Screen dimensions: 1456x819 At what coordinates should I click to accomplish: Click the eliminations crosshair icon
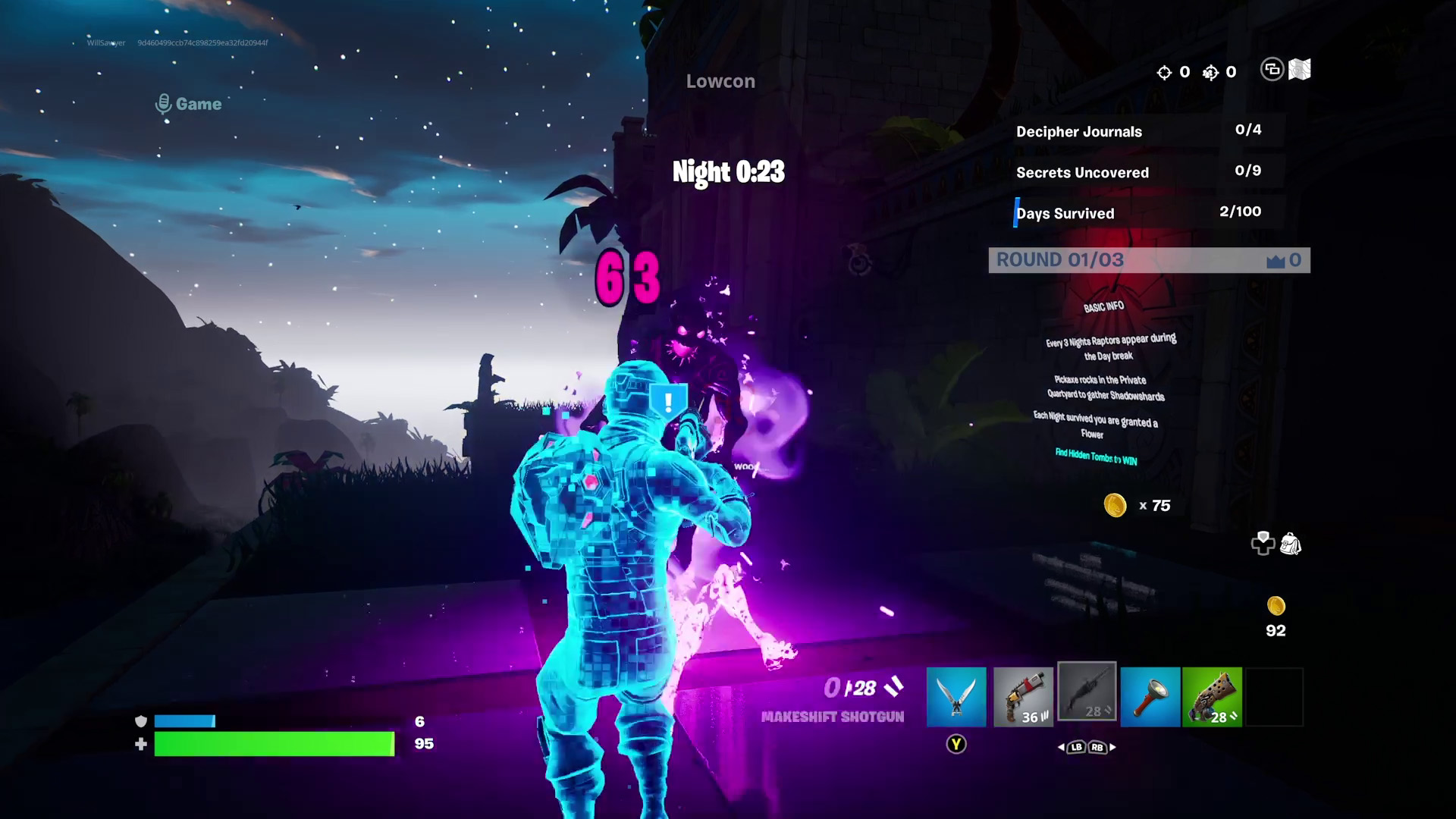[1166, 72]
